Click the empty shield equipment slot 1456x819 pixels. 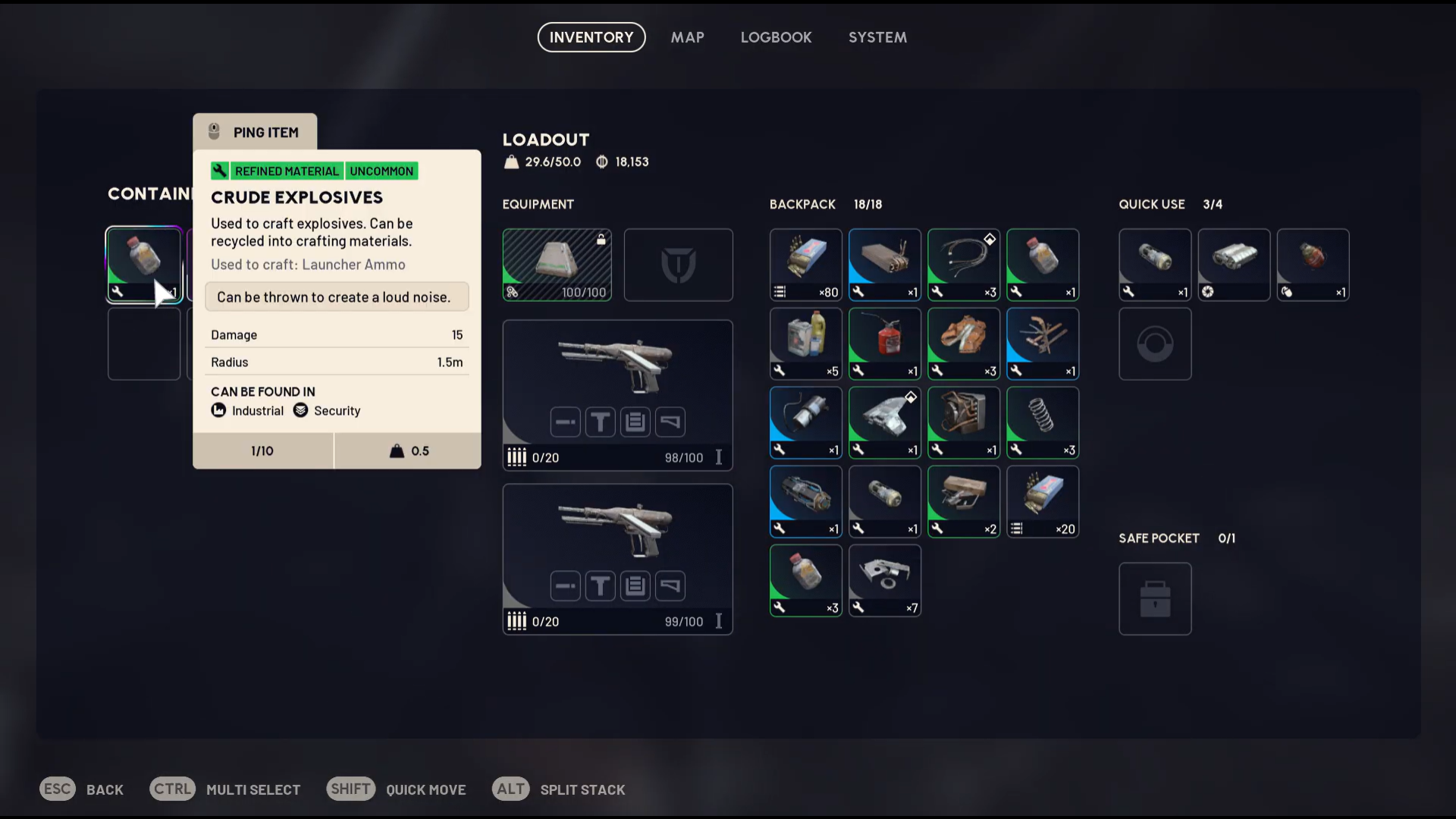coord(678,265)
